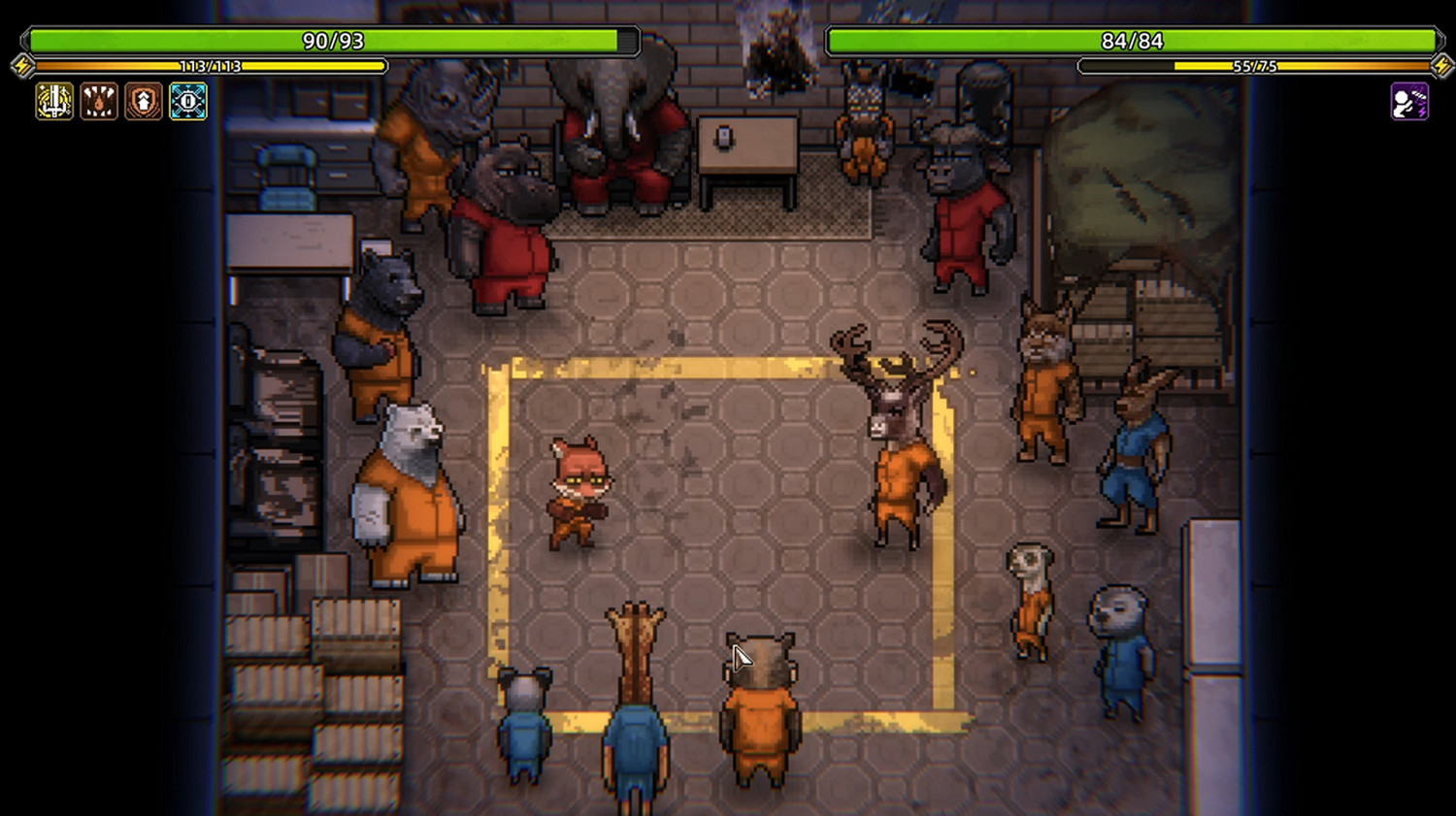Activate the fanged bite skill icon
The height and width of the screenshot is (816, 1456).
(x=99, y=101)
